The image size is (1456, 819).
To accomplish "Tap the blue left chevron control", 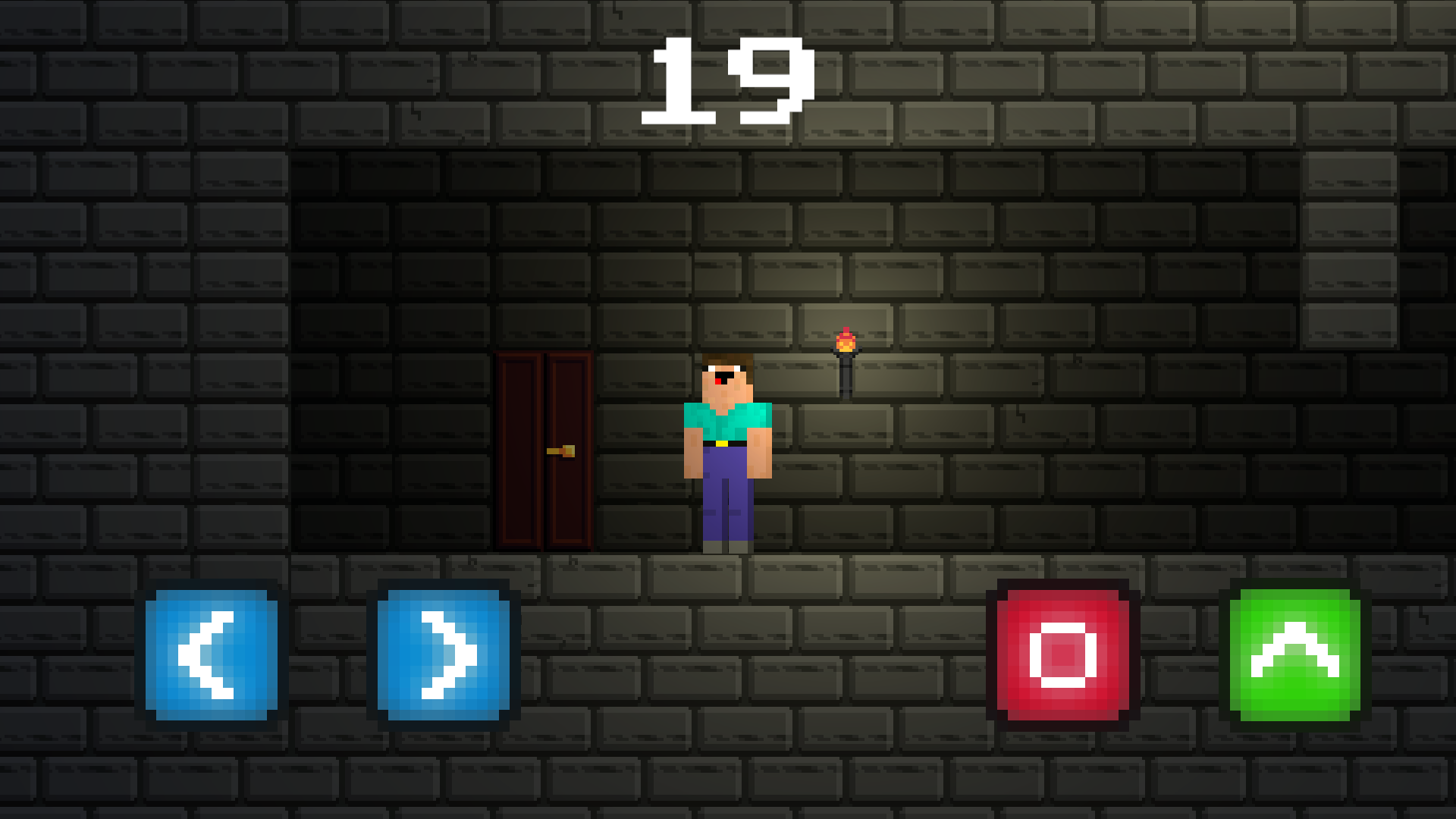I will pyautogui.click(x=212, y=654).
